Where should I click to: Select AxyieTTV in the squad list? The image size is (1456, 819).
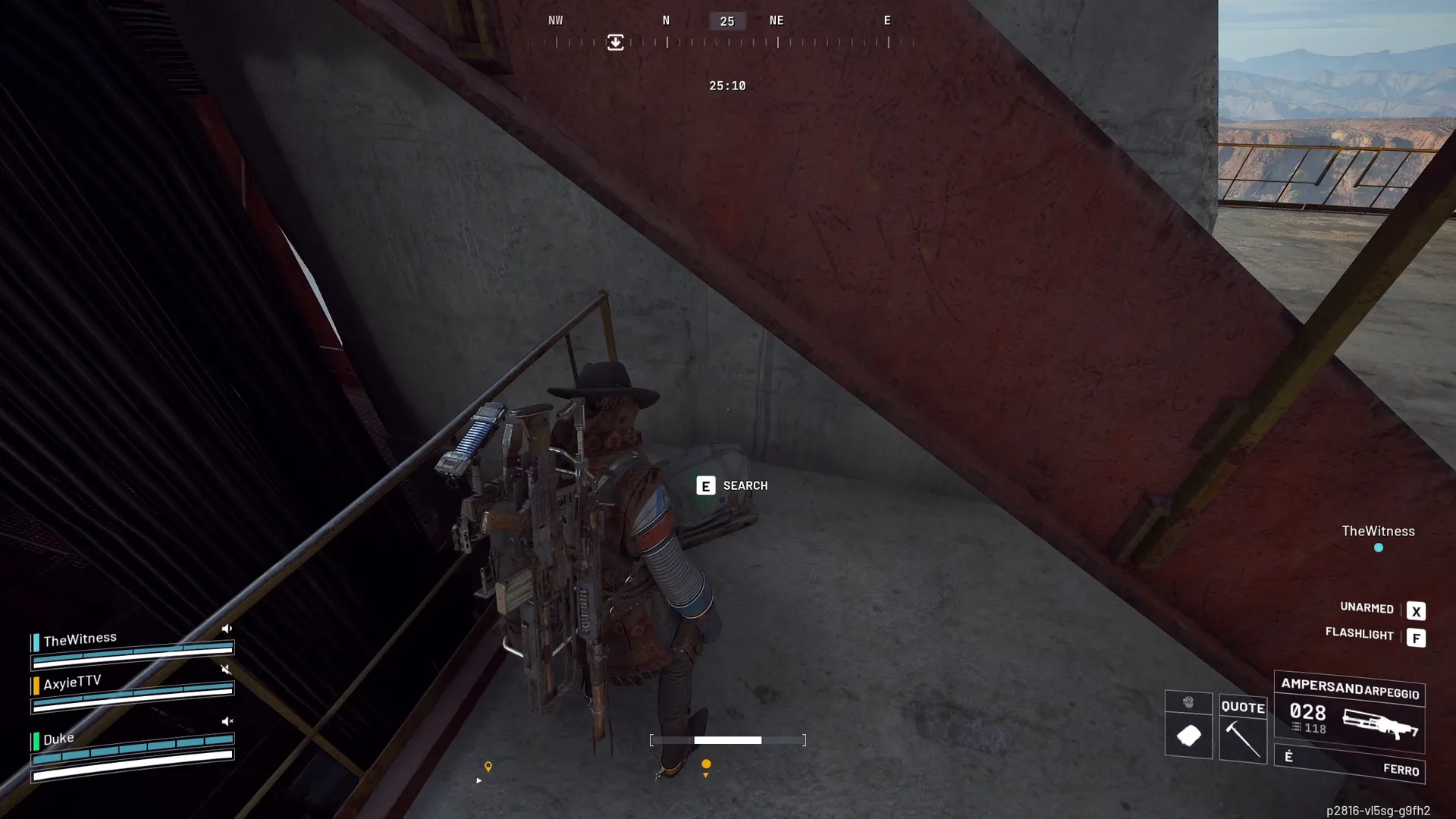coord(71,683)
